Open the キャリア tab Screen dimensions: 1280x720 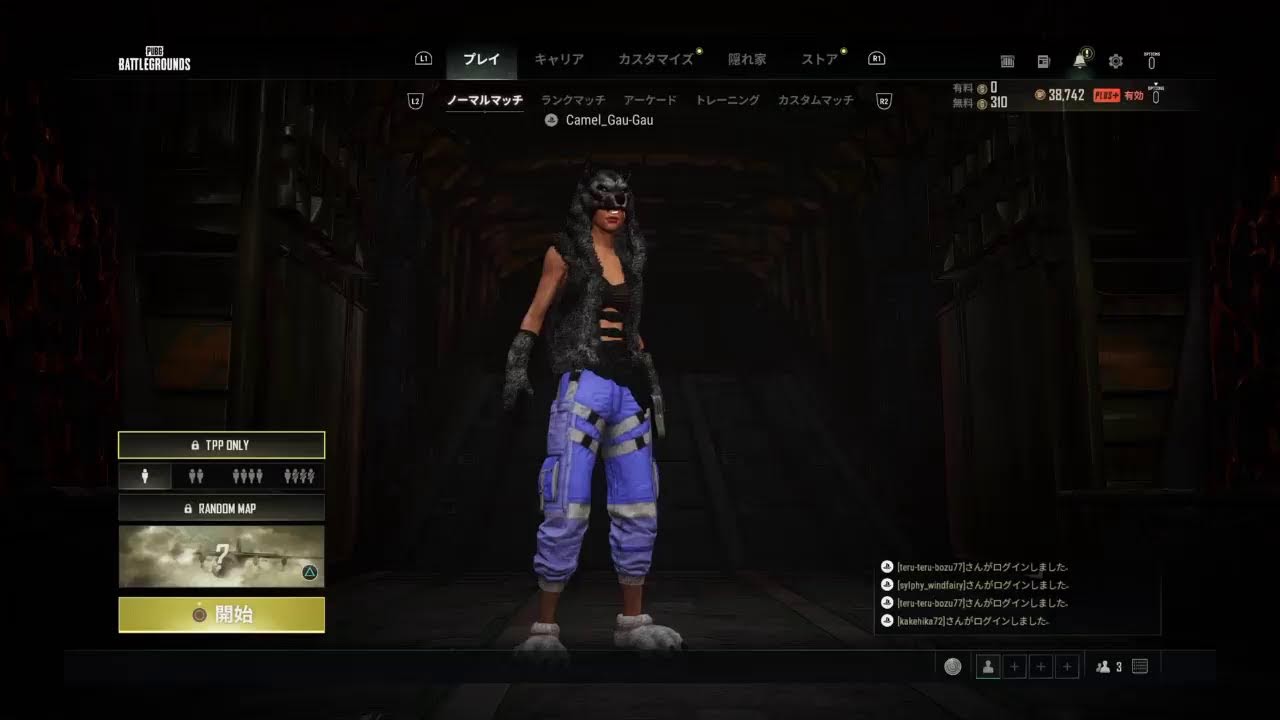click(559, 59)
